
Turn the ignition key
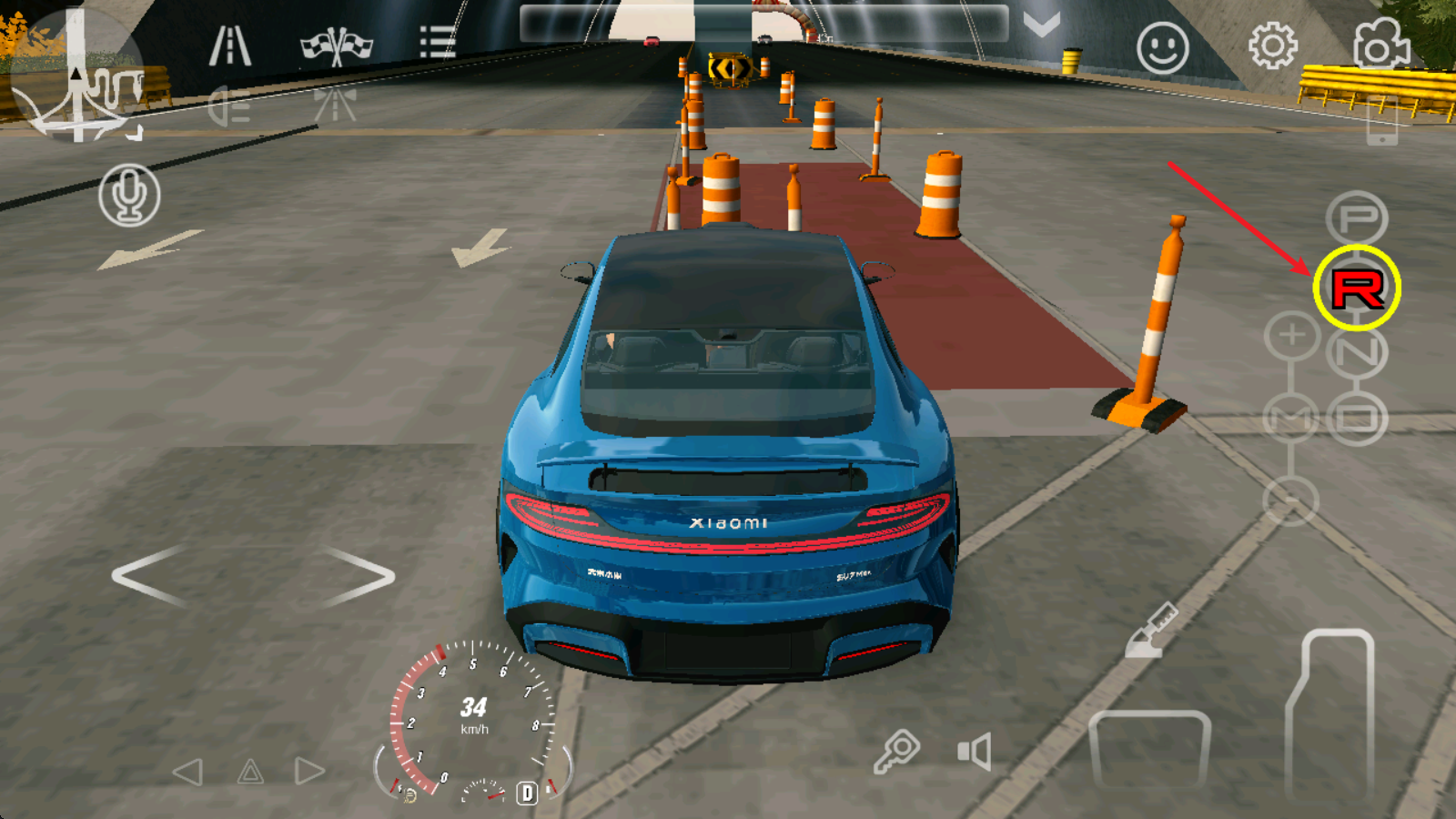point(896,752)
